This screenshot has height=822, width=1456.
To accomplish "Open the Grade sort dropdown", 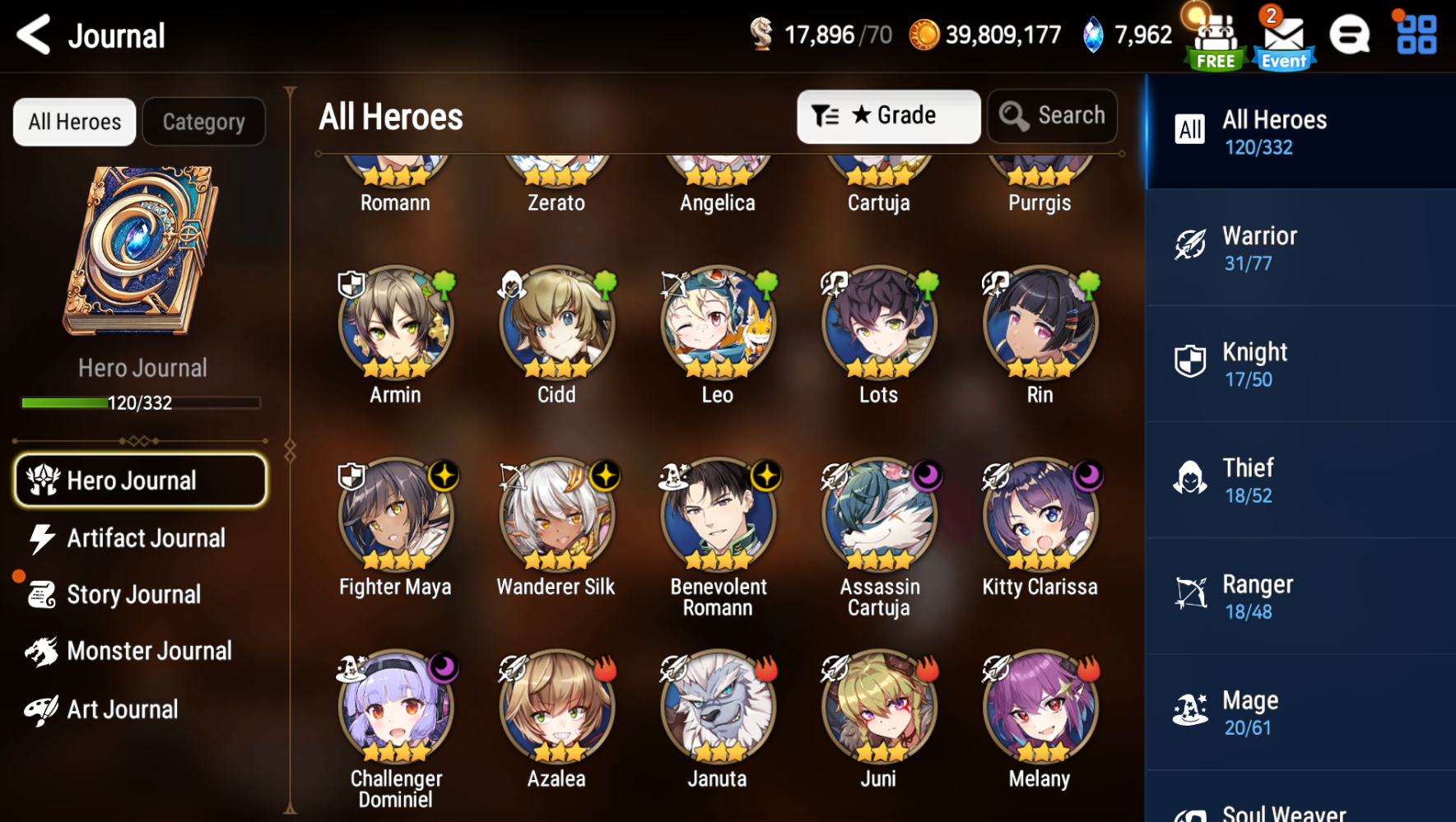I will coord(887,116).
